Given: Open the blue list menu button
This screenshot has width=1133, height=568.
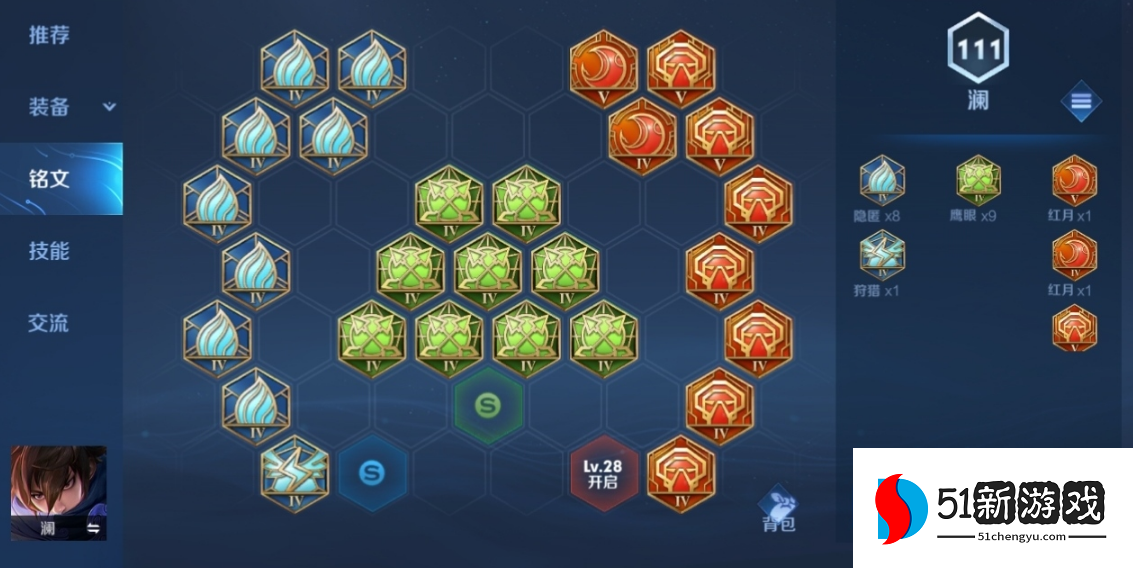Looking at the screenshot, I should (x=1080, y=101).
